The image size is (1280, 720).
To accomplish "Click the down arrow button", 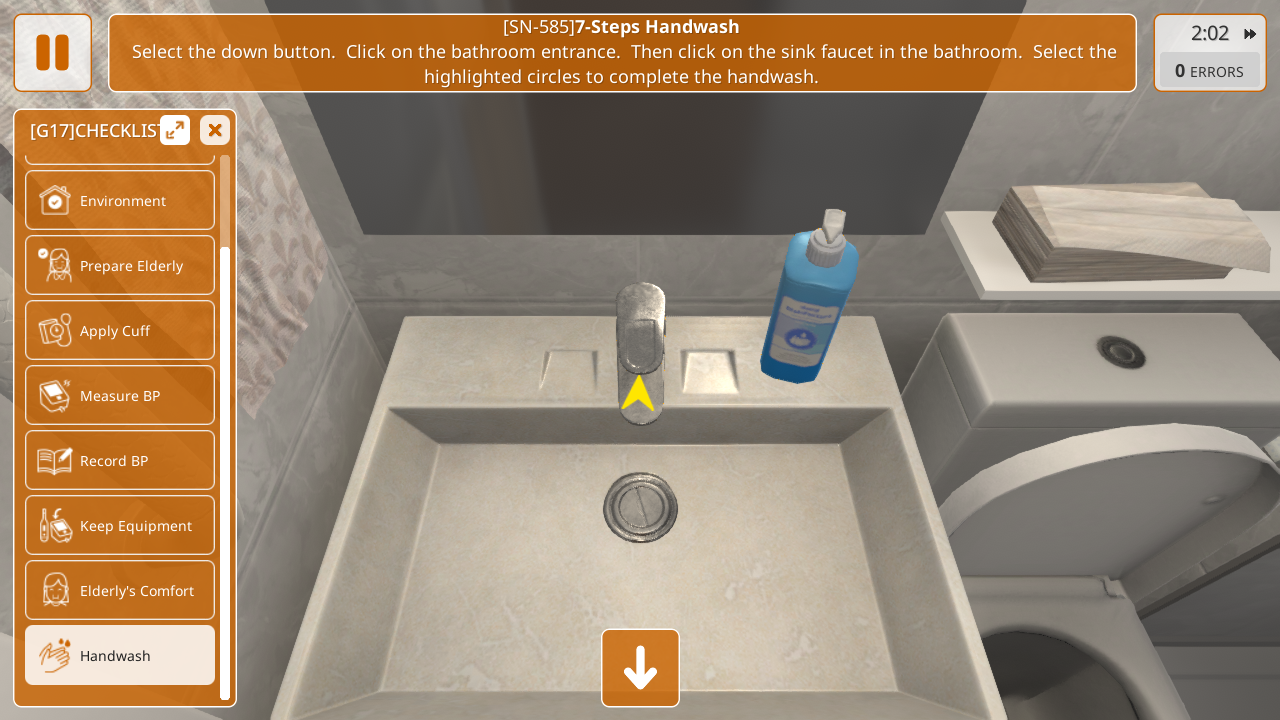I will click(640, 668).
